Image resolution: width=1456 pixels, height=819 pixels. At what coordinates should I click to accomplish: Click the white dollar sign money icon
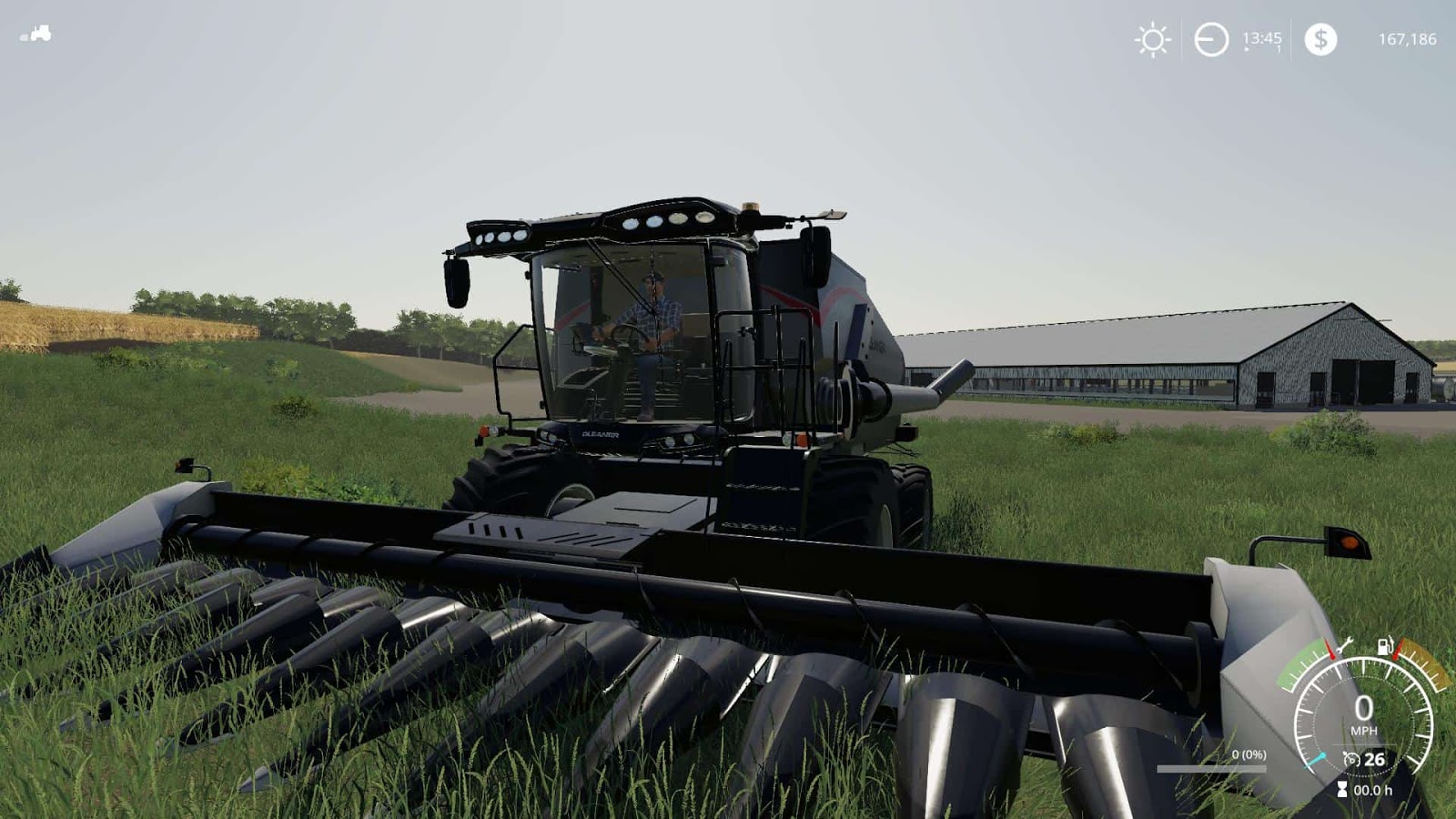click(1320, 39)
